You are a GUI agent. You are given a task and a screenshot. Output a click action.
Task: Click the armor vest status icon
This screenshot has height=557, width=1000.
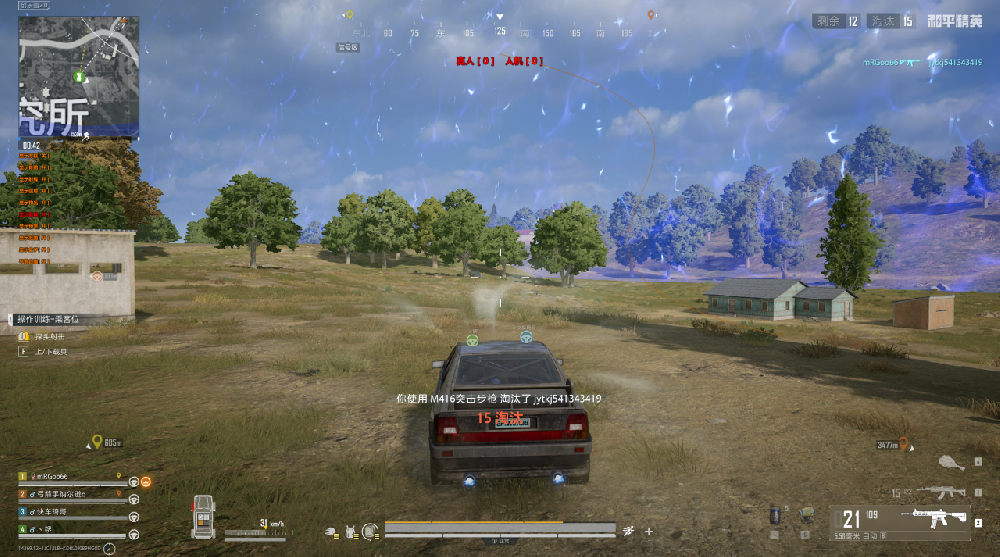352,530
